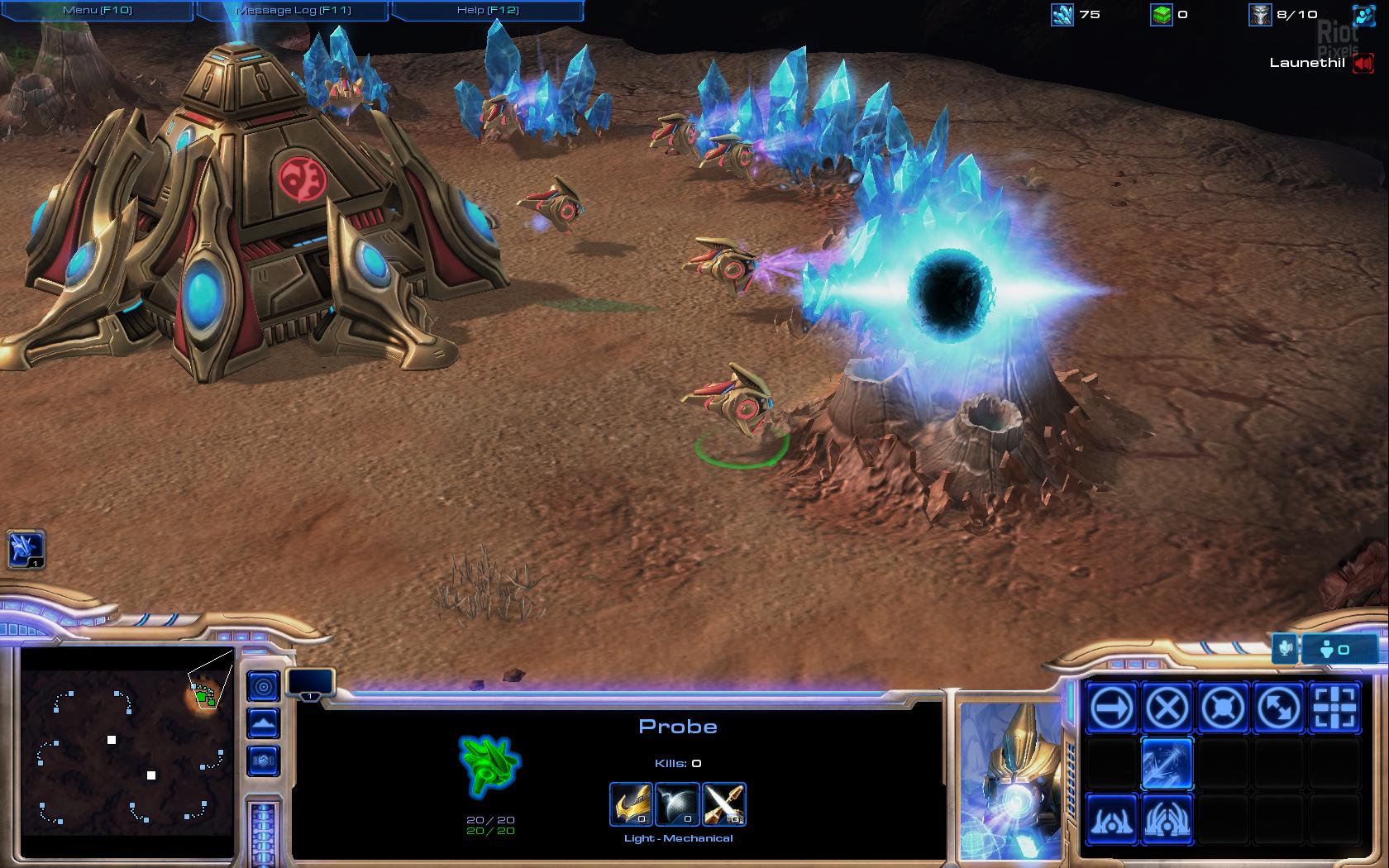Open the Help menu
The image size is (1389, 868).
(488, 11)
